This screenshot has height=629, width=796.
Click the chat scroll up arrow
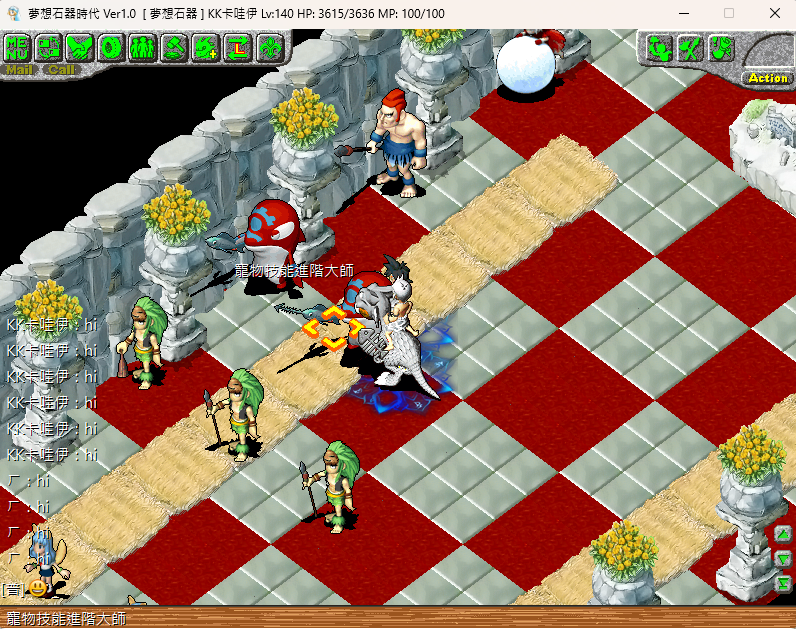click(x=783, y=534)
